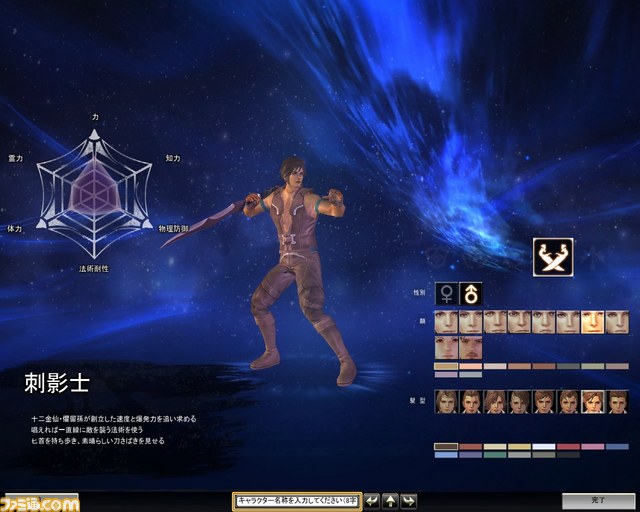640x512 pixels.
Task: Click the character name input field
Action: pyautogui.click(x=297, y=501)
